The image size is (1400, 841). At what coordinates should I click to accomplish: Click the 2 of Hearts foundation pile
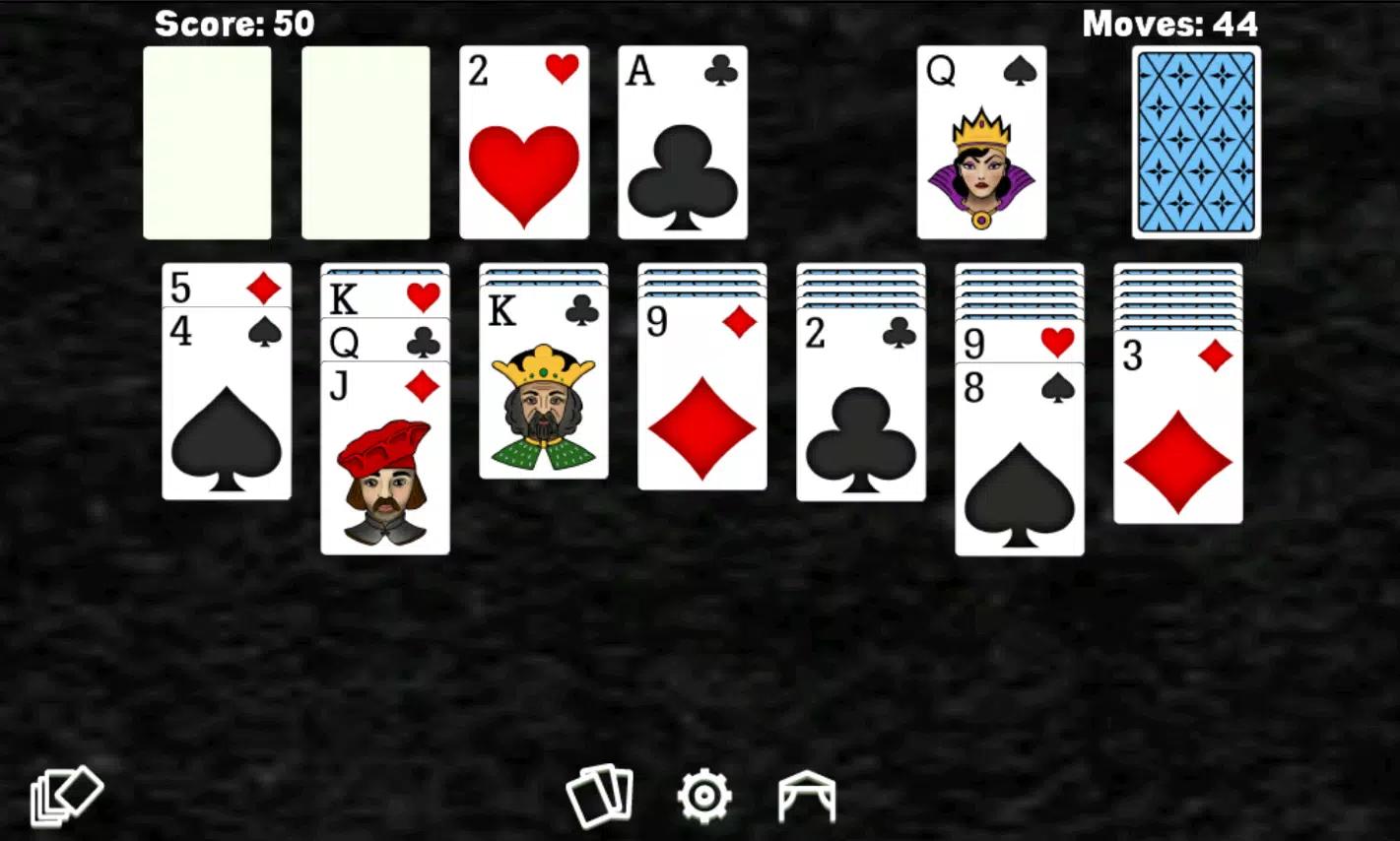[x=522, y=141]
